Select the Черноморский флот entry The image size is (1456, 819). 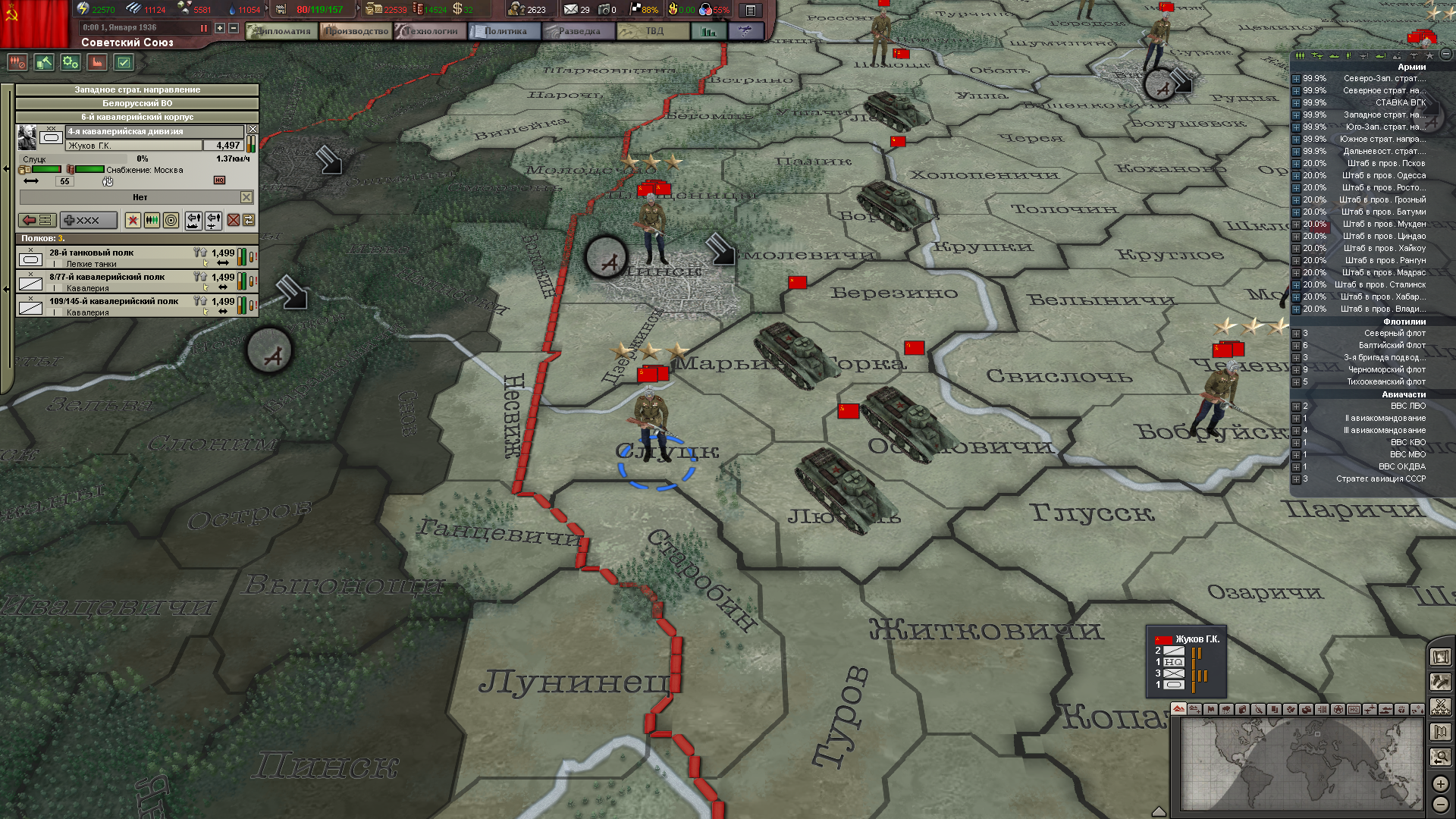[x=1385, y=370]
